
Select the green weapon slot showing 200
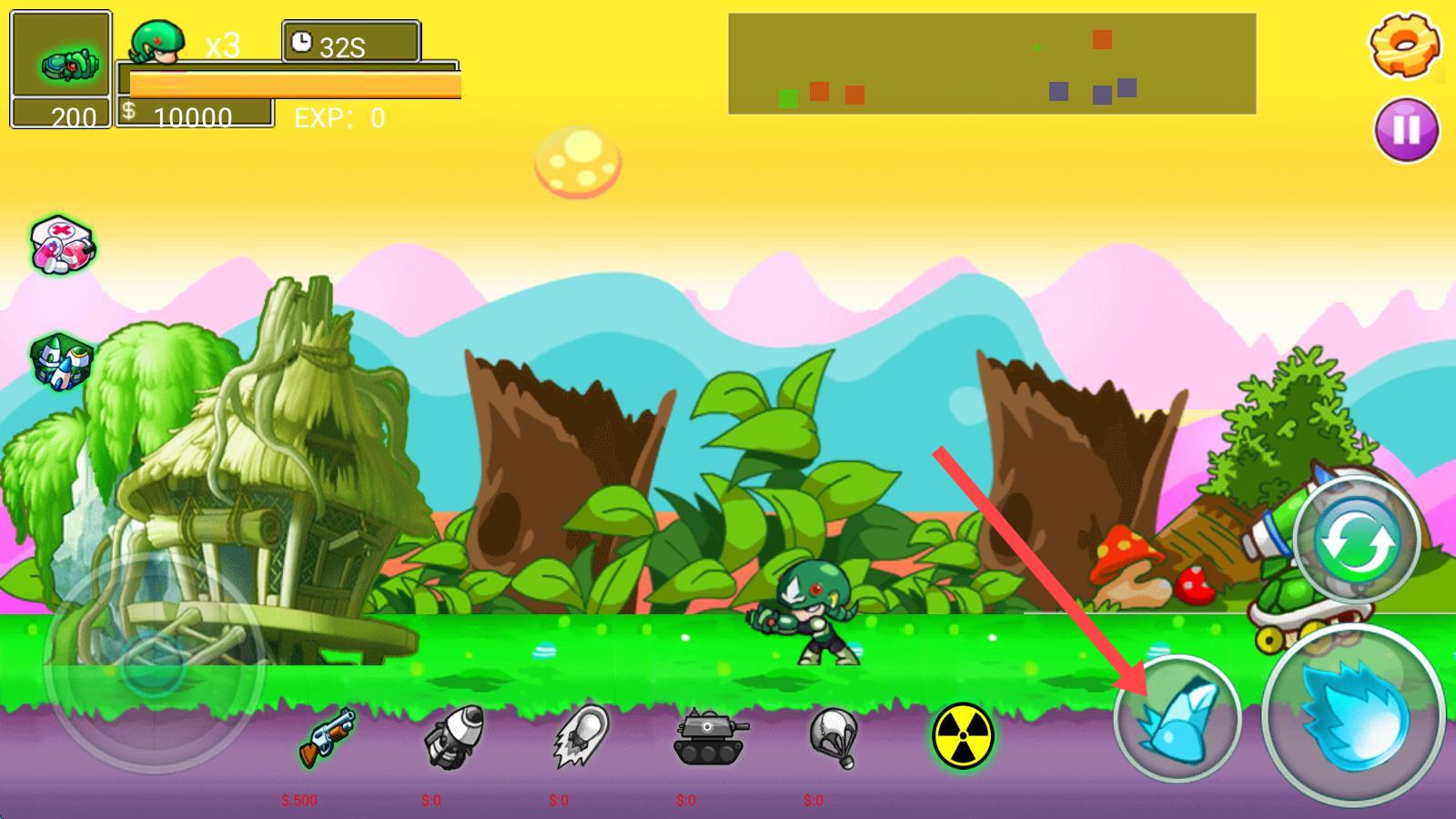click(x=61, y=68)
